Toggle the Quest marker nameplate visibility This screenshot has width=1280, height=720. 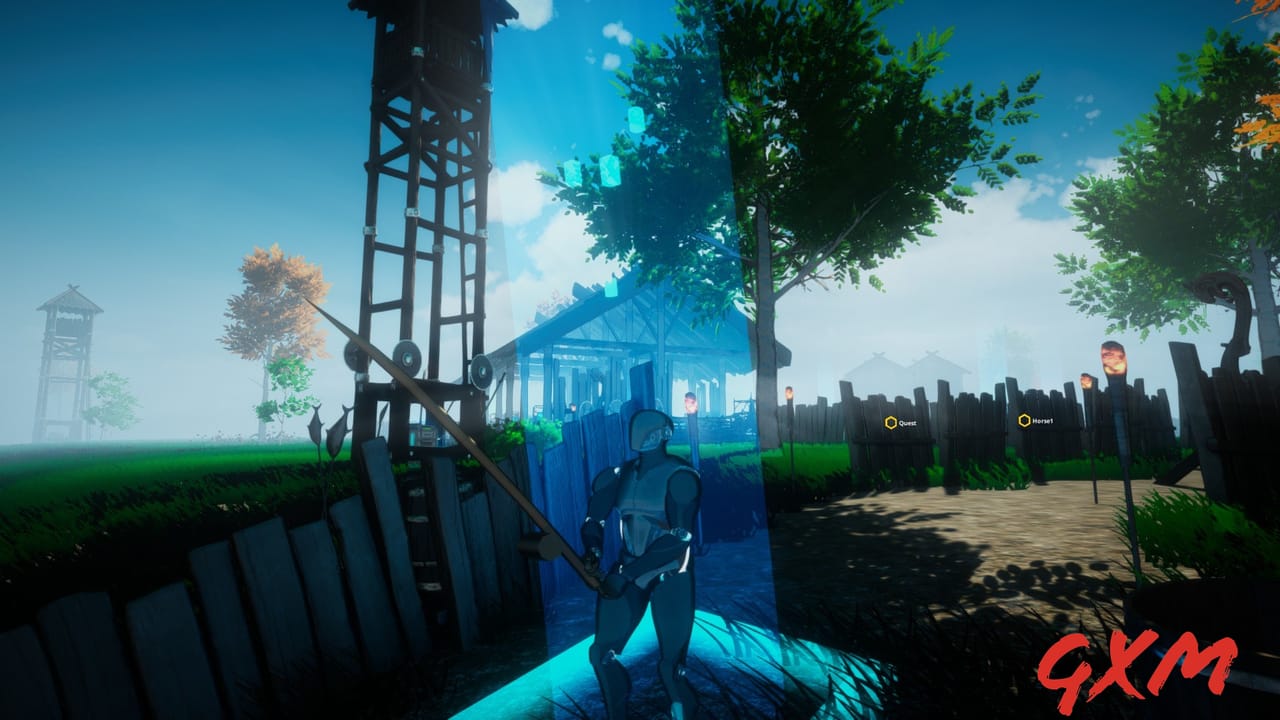click(890, 422)
